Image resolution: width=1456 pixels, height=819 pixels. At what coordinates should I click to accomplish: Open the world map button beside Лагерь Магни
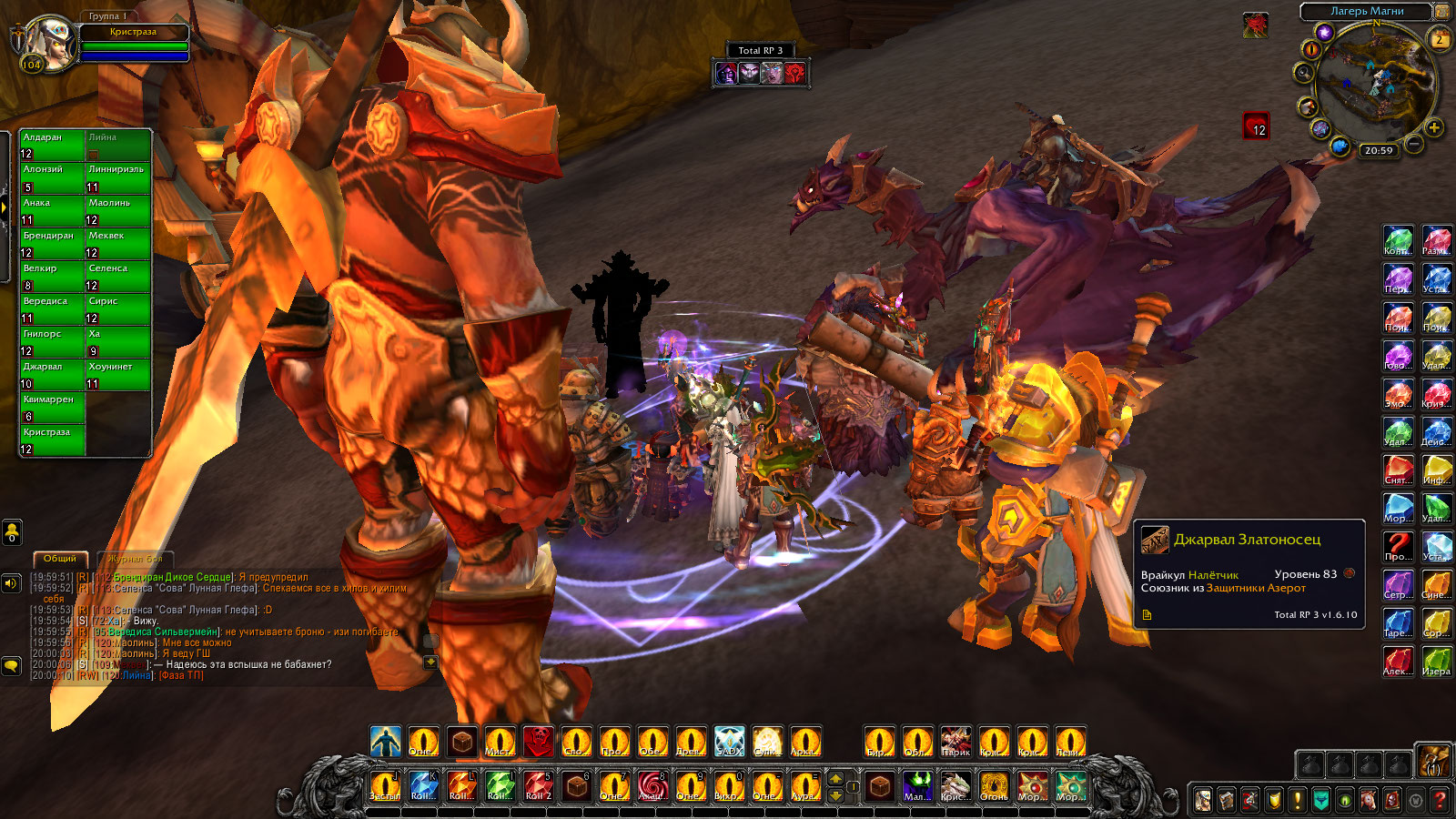click(x=1442, y=11)
